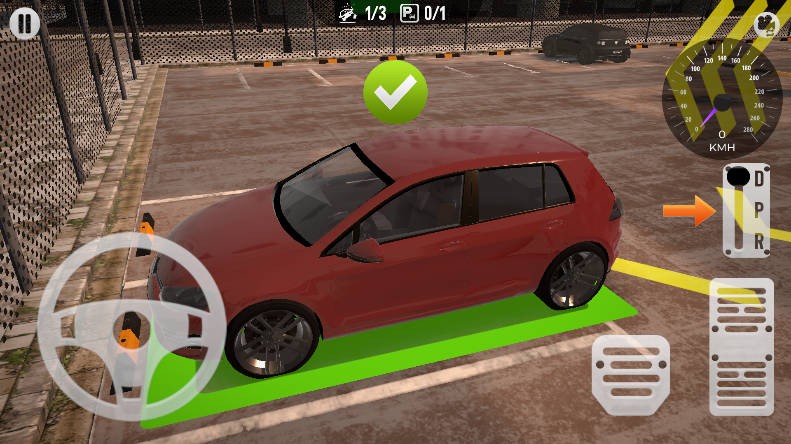Switch the camera view
Viewport: 791px width, 444px height.
coord(766,25)
